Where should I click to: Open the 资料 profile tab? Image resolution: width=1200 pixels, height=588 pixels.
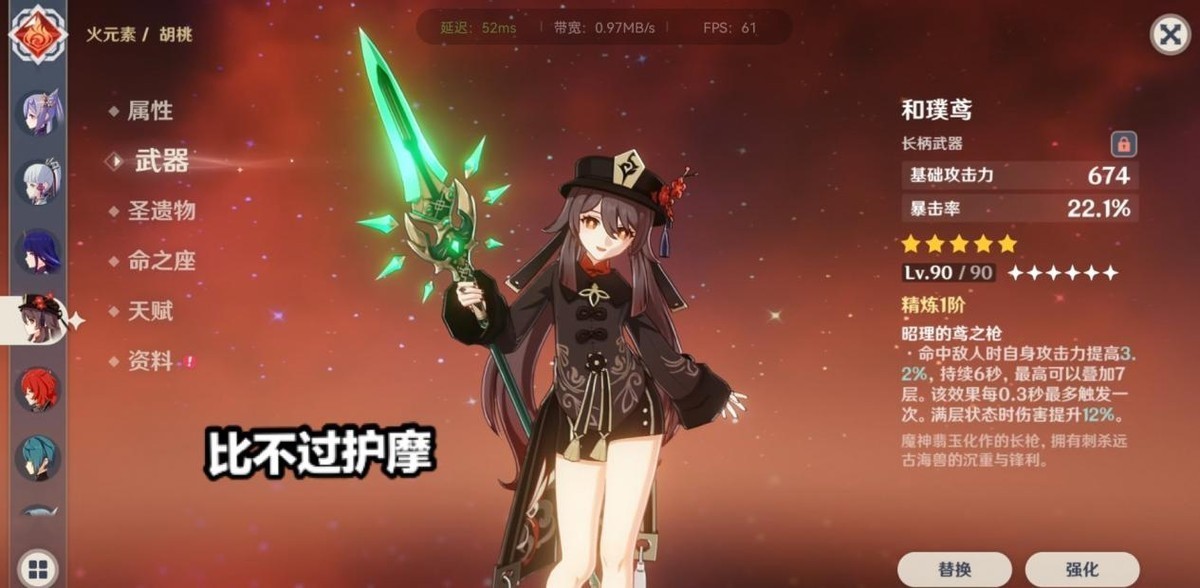click(x=149, y=361)
